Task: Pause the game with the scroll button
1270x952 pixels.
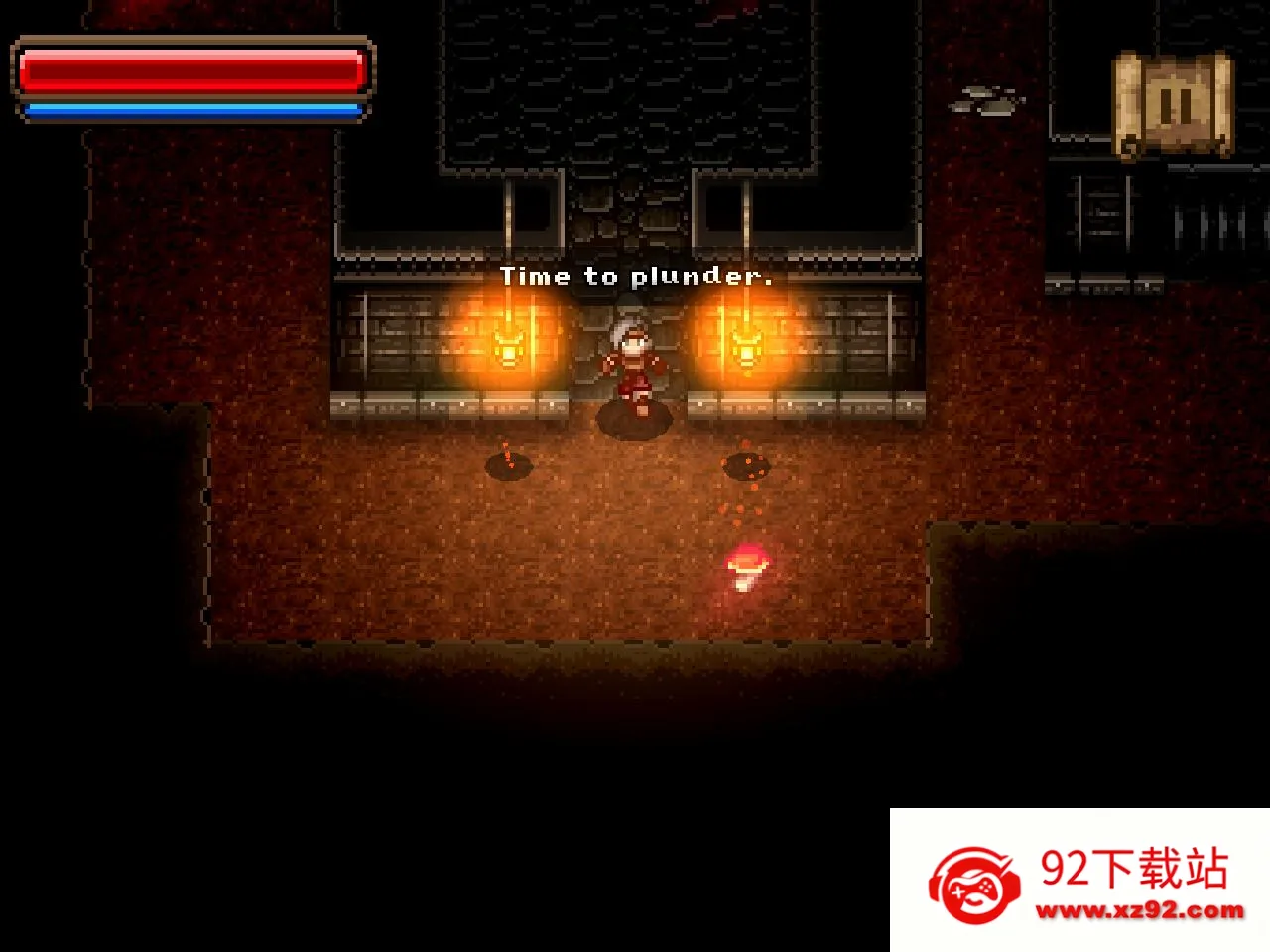Action: coord(1174,104)
